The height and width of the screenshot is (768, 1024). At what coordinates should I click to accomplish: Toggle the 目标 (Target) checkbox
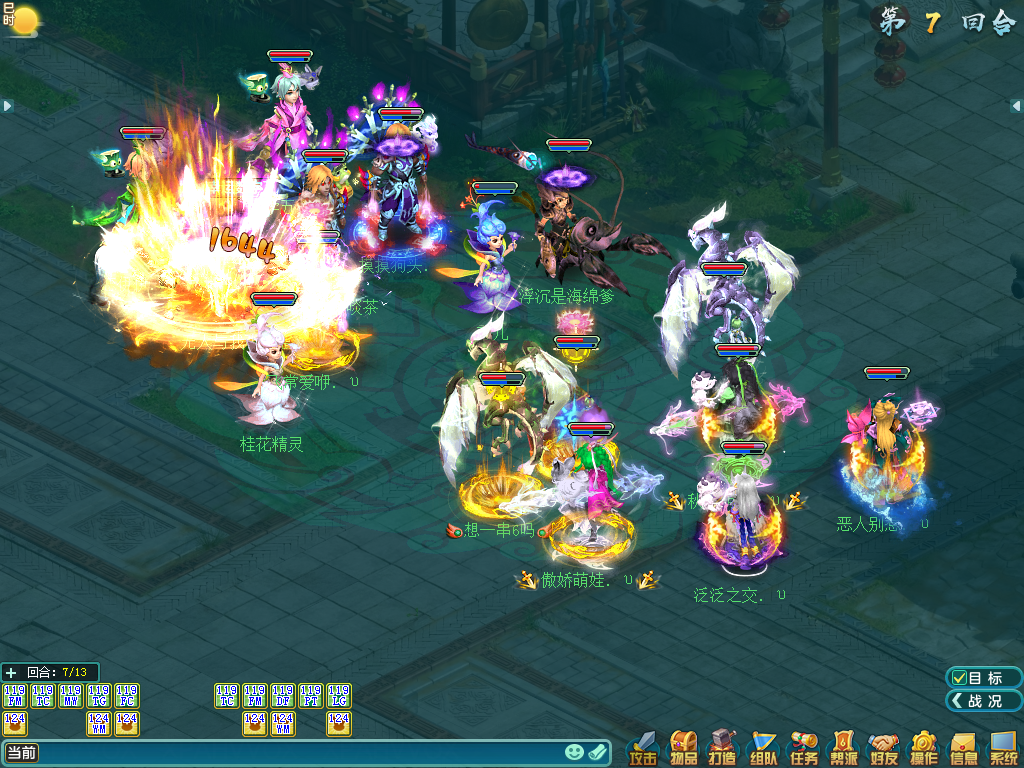[960, 678]
